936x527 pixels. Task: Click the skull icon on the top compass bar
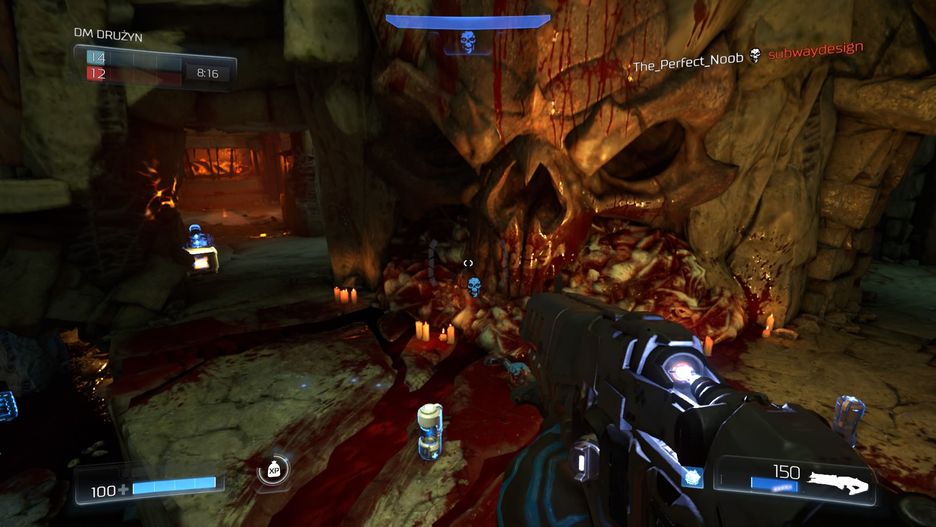(467, 42)
